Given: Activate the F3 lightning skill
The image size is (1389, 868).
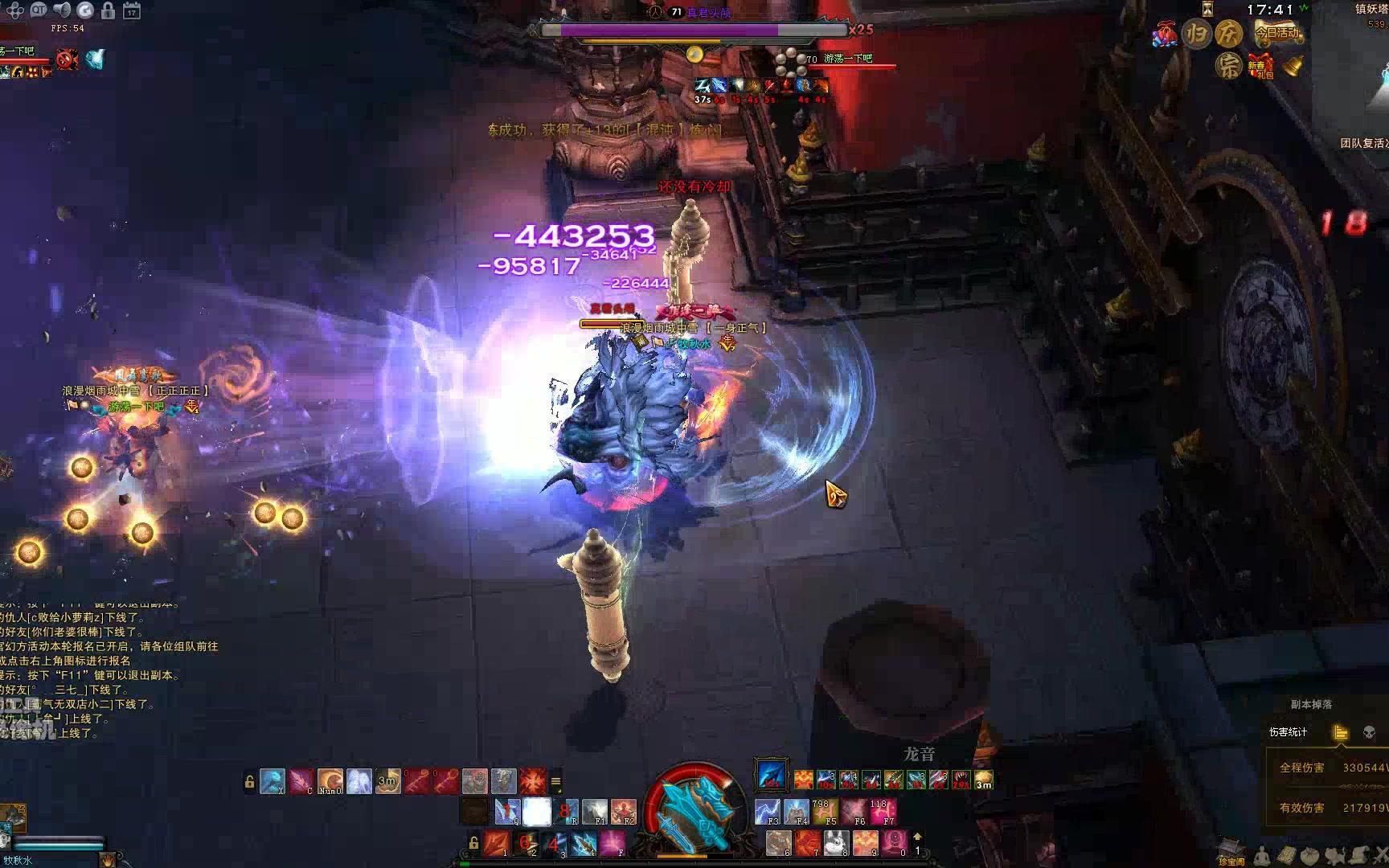Looking at the screenshot, I should pos(768,812).
